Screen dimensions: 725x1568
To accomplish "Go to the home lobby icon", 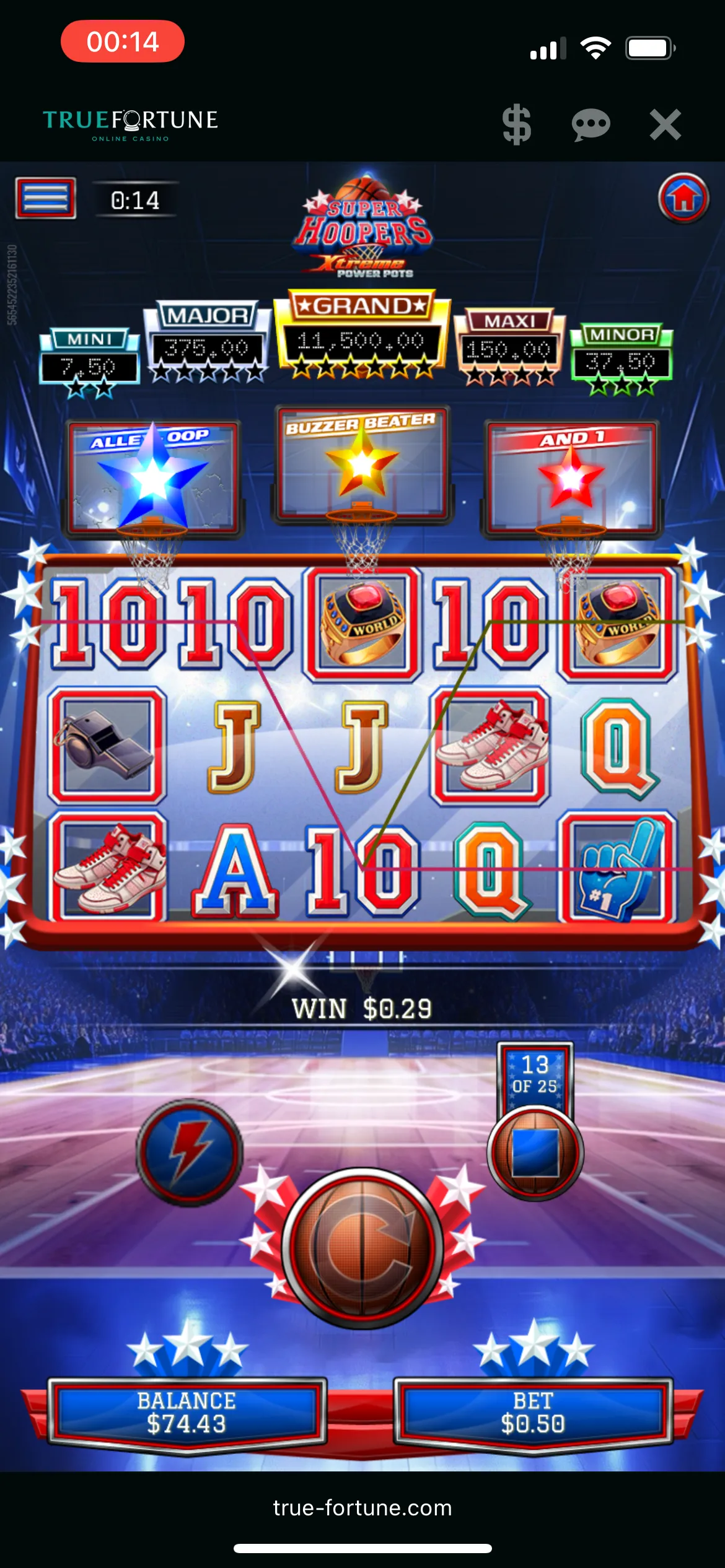I will tap(683, 198).
